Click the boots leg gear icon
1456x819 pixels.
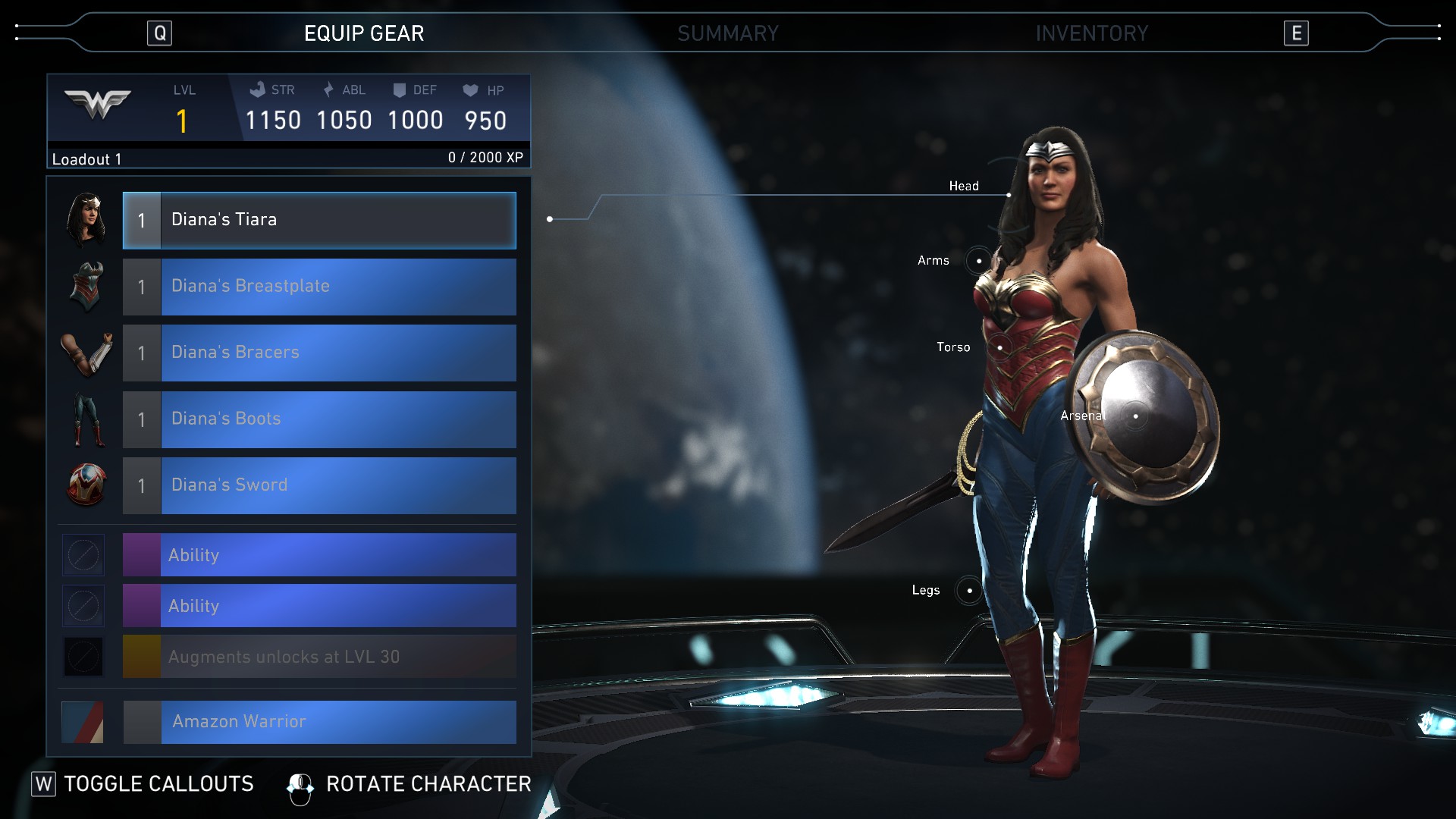tap(86, 419)
